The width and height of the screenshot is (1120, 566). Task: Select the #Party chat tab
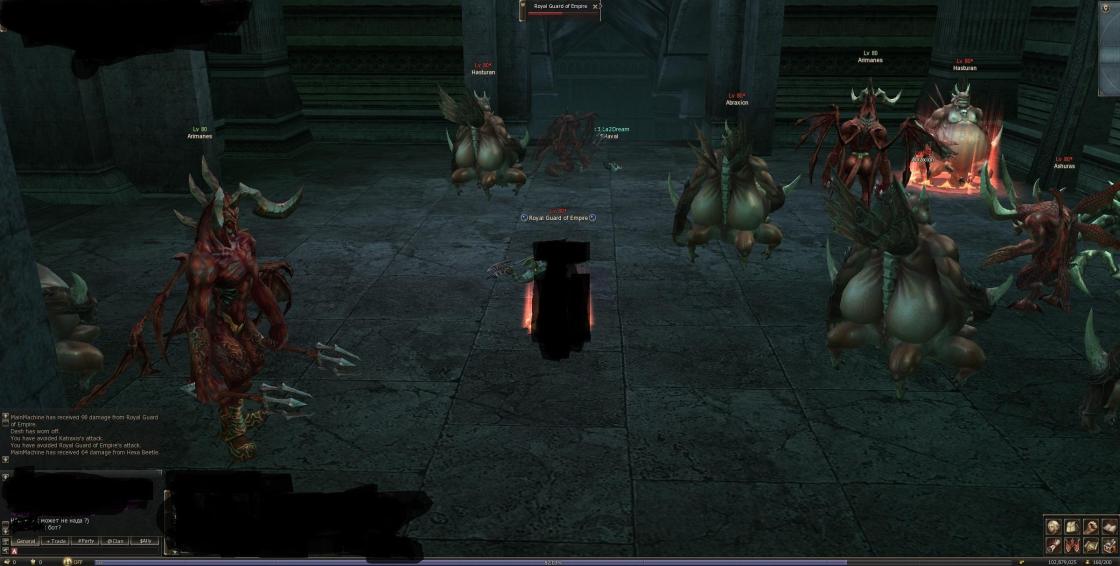coord(86,541)
